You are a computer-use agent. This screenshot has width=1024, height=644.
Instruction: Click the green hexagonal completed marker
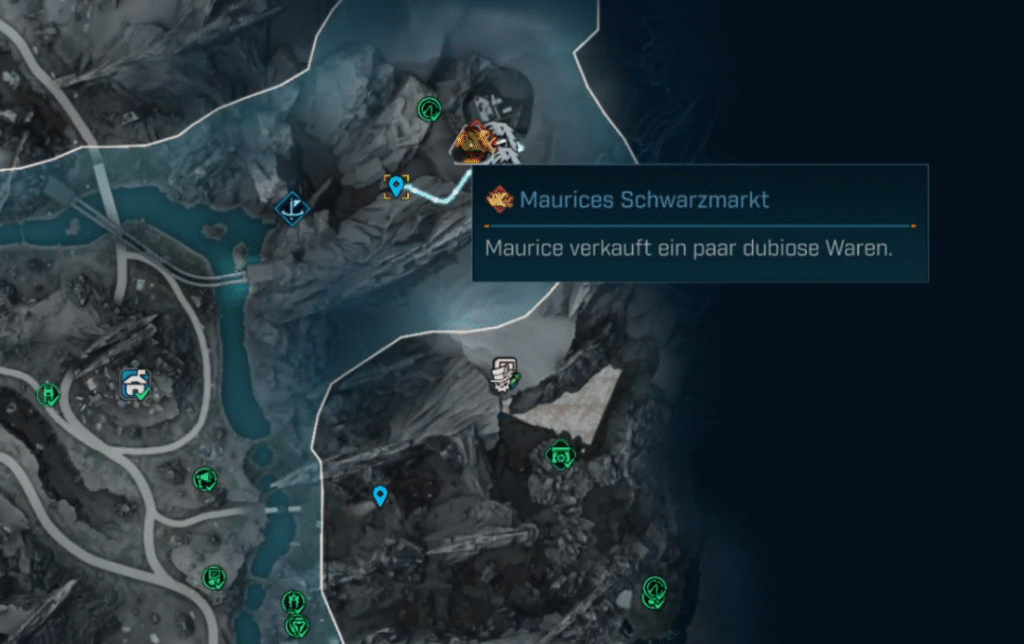coord(561,456)
